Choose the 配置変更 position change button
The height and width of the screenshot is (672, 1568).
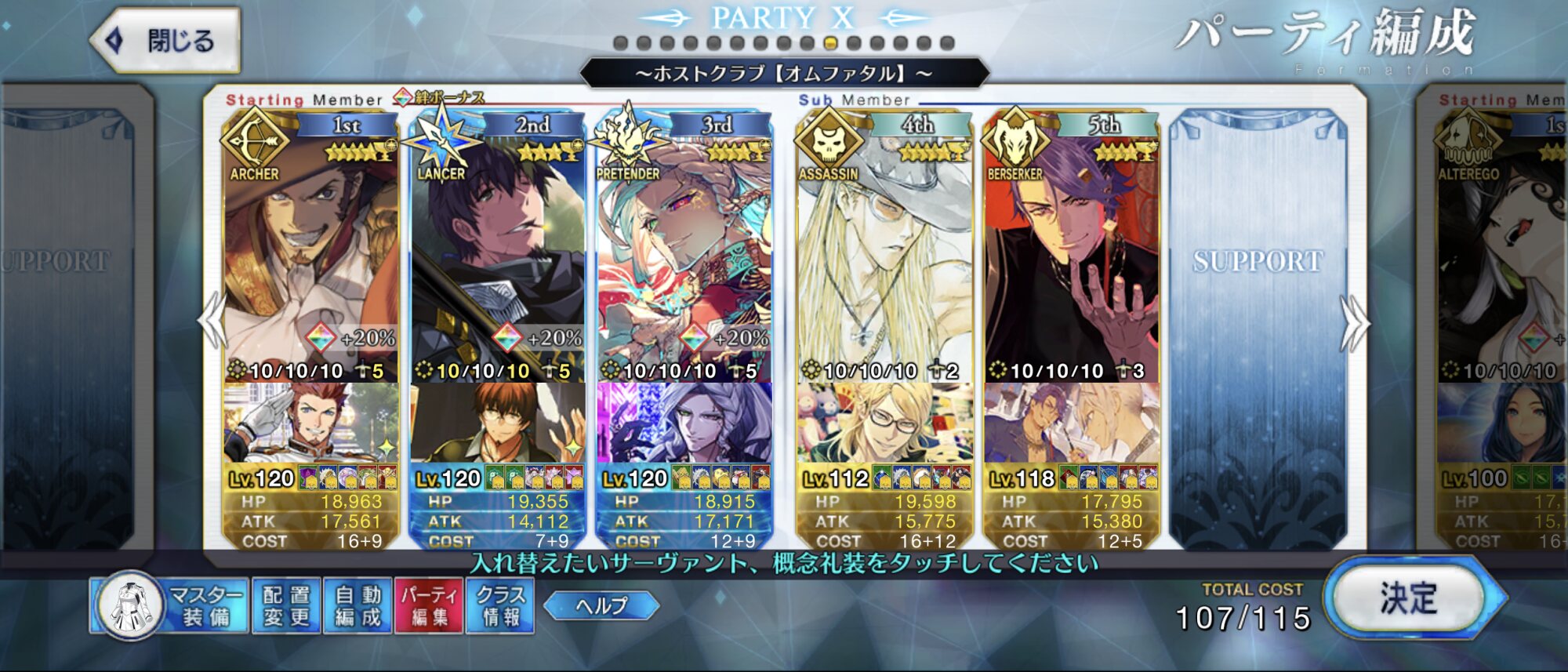(286, 606)
